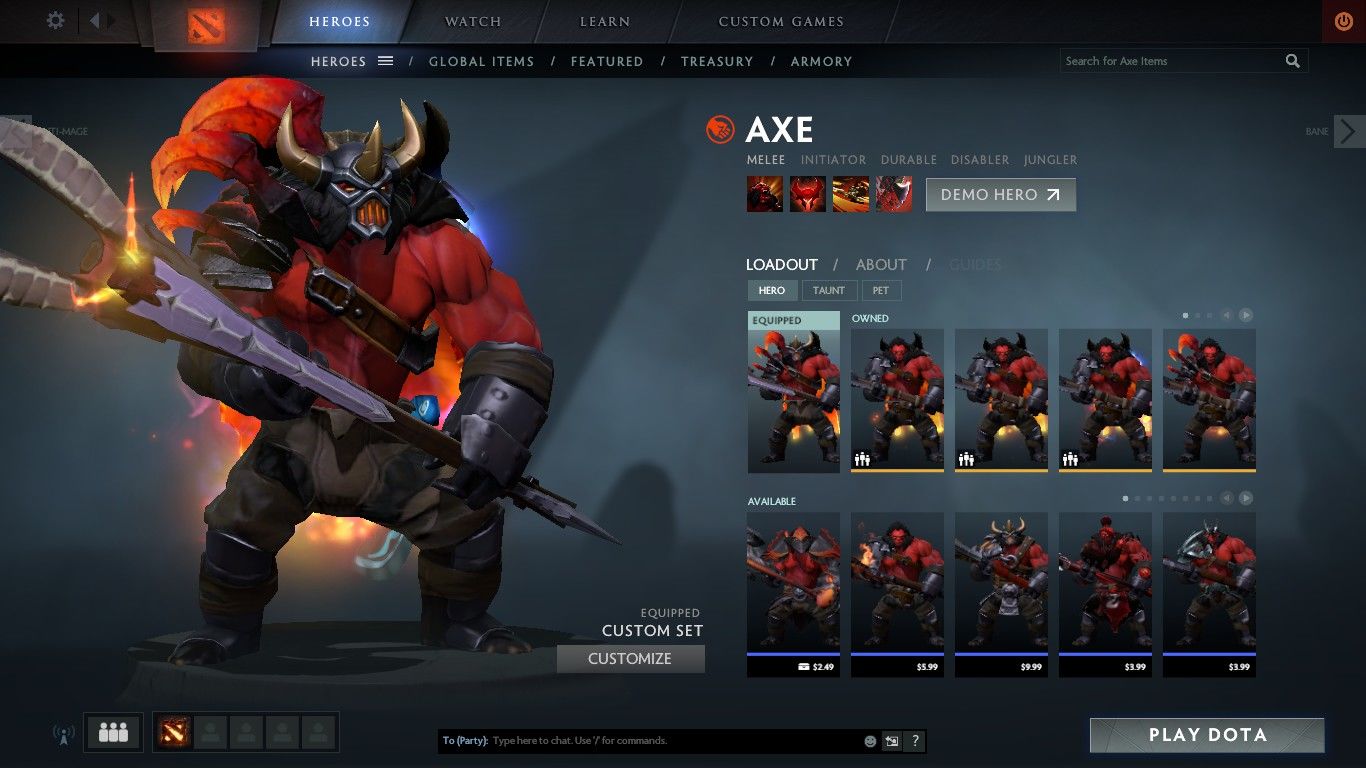Select the Pet loadout category
The height and width of the screenshot is (768, 1366).
[x=880, y=290]
